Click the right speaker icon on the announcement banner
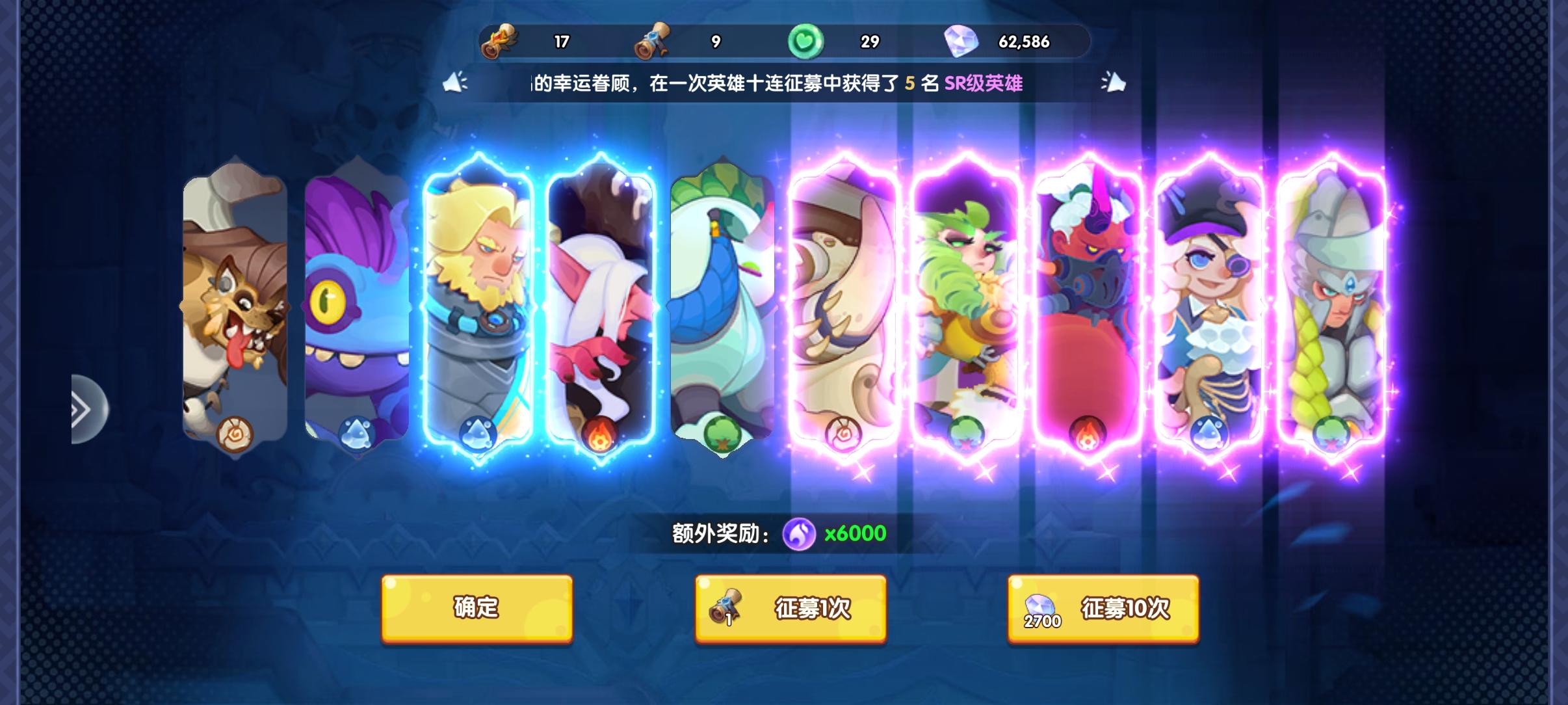Screen dimensions: 1568x705 pyautogui.click(x=1113, y=83)
